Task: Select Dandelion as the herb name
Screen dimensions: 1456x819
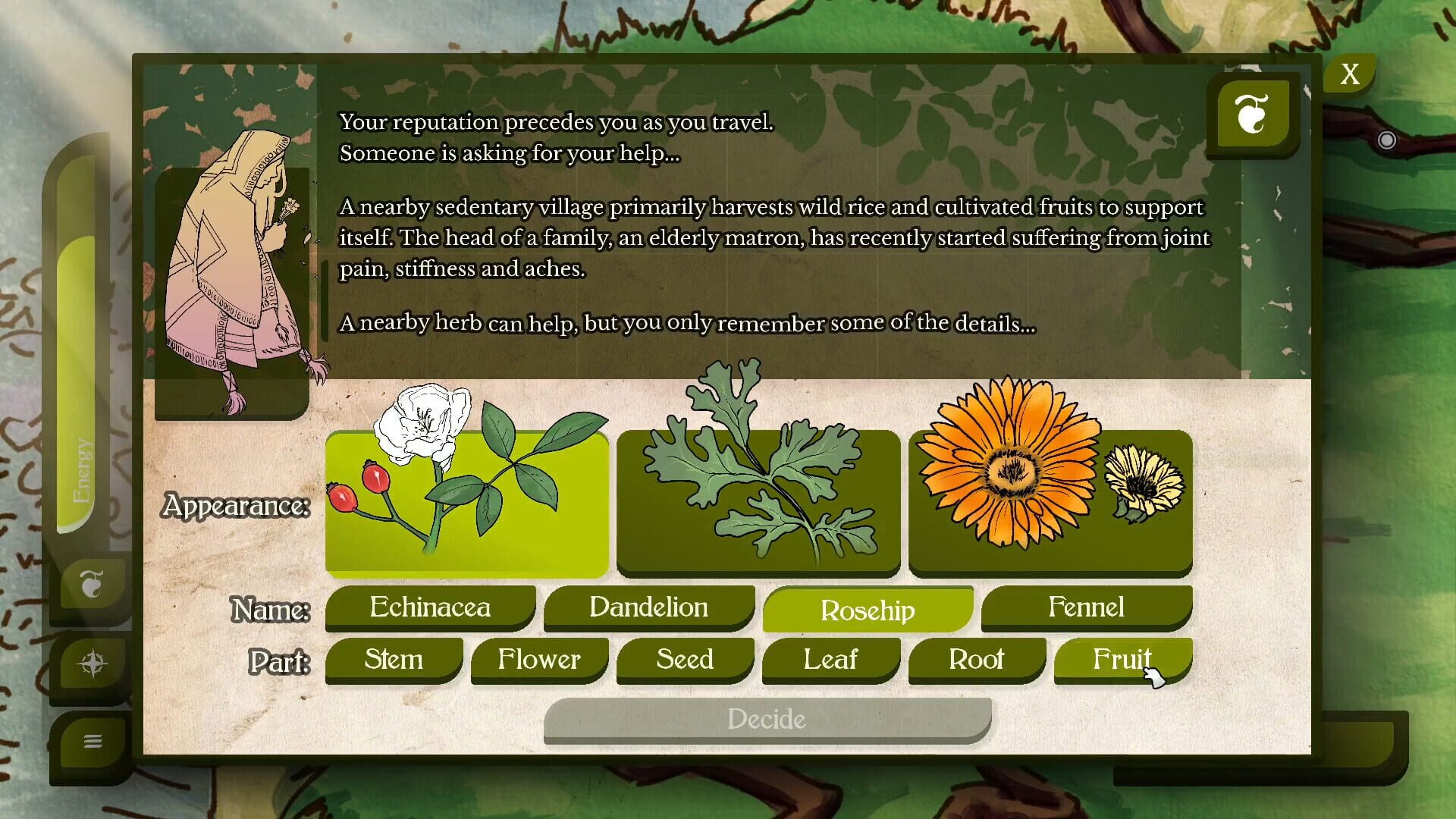Action: pyautogui.click(x=648, y=607)
